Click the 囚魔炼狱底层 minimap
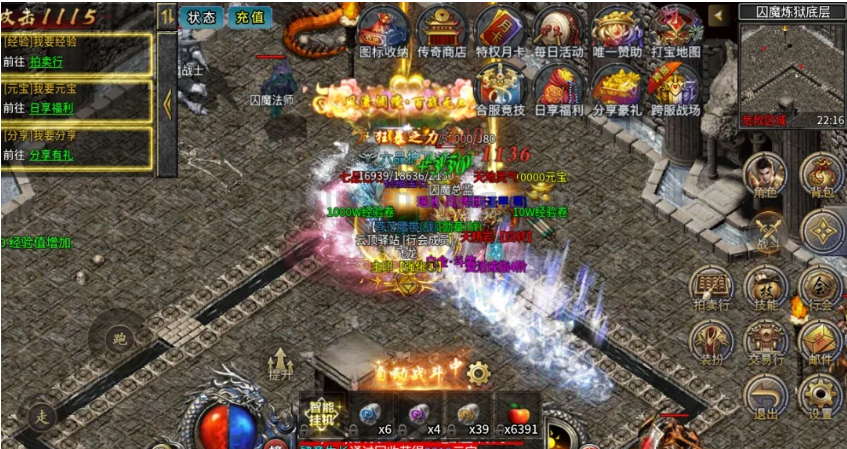 792,66
